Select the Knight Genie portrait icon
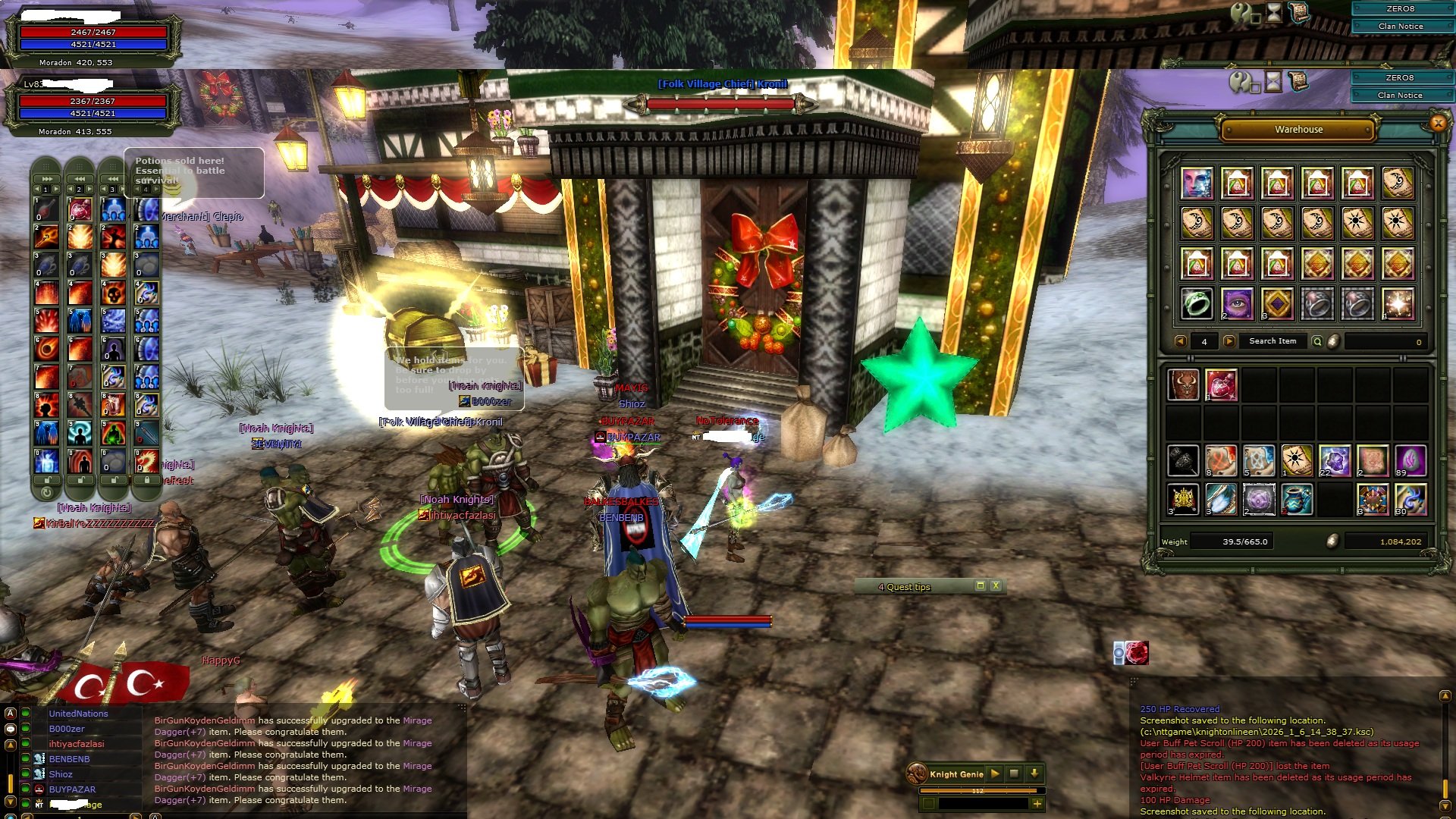 916,773
